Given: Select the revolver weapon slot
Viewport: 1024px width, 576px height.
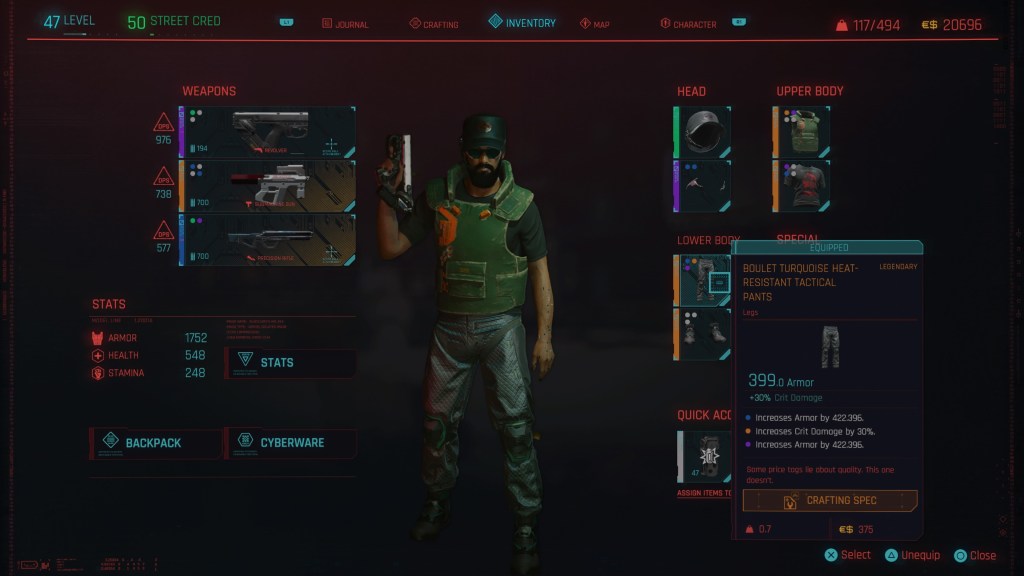Looking at the screenshot, I should [x=267, y=132].
